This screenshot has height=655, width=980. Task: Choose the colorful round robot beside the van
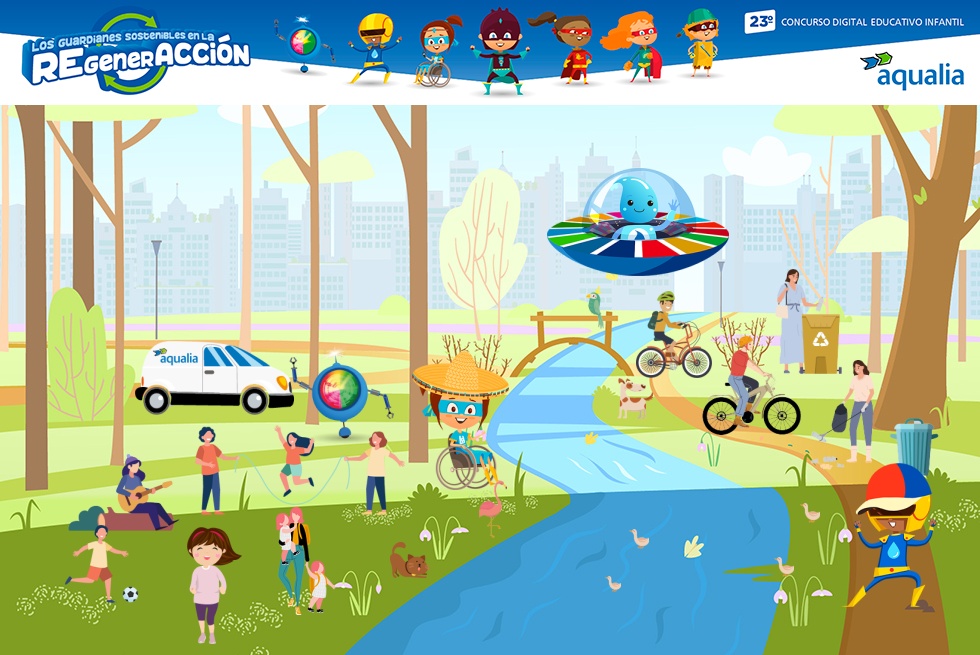340,393
